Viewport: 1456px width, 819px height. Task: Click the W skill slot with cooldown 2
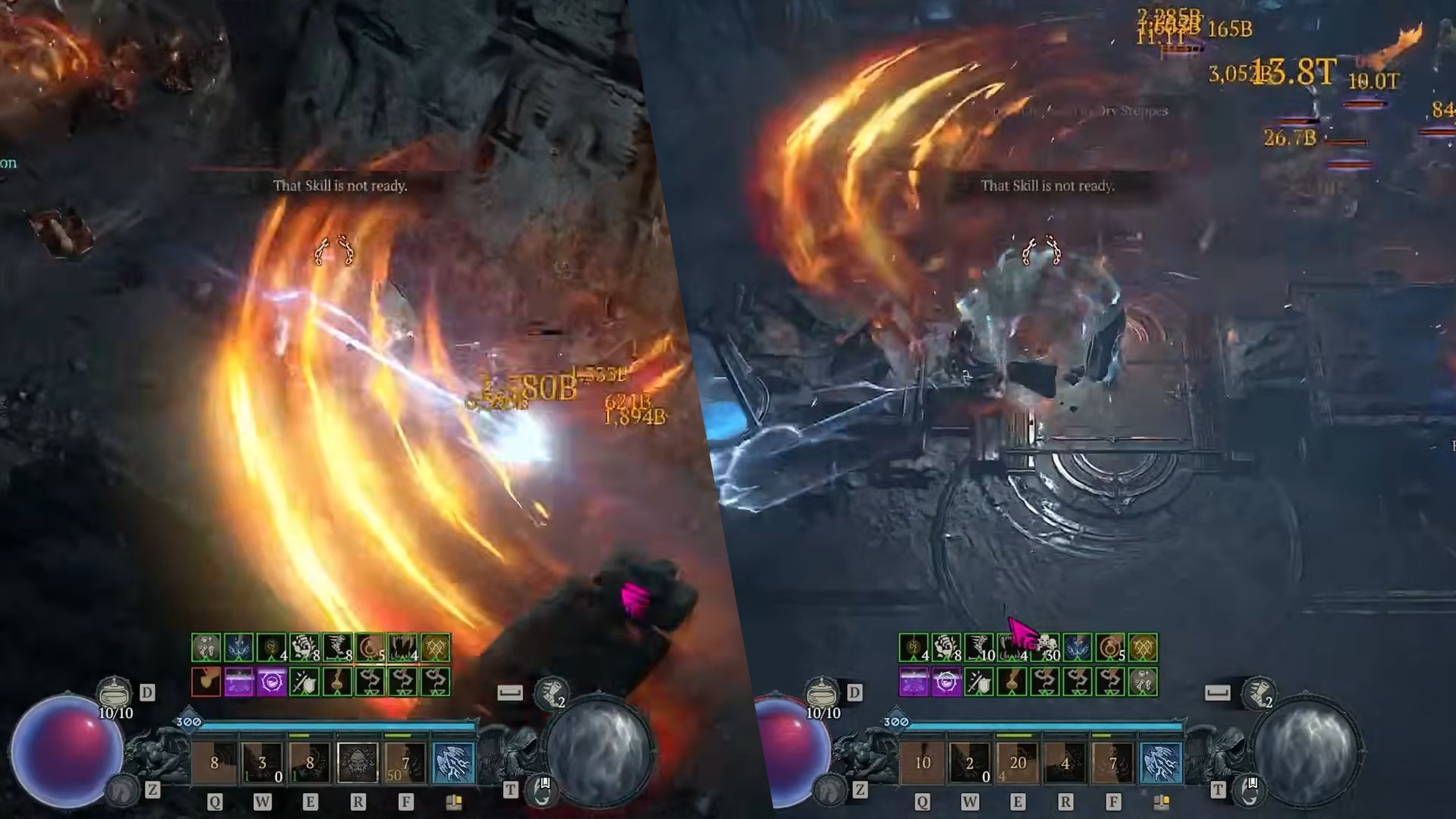[971, 763]
